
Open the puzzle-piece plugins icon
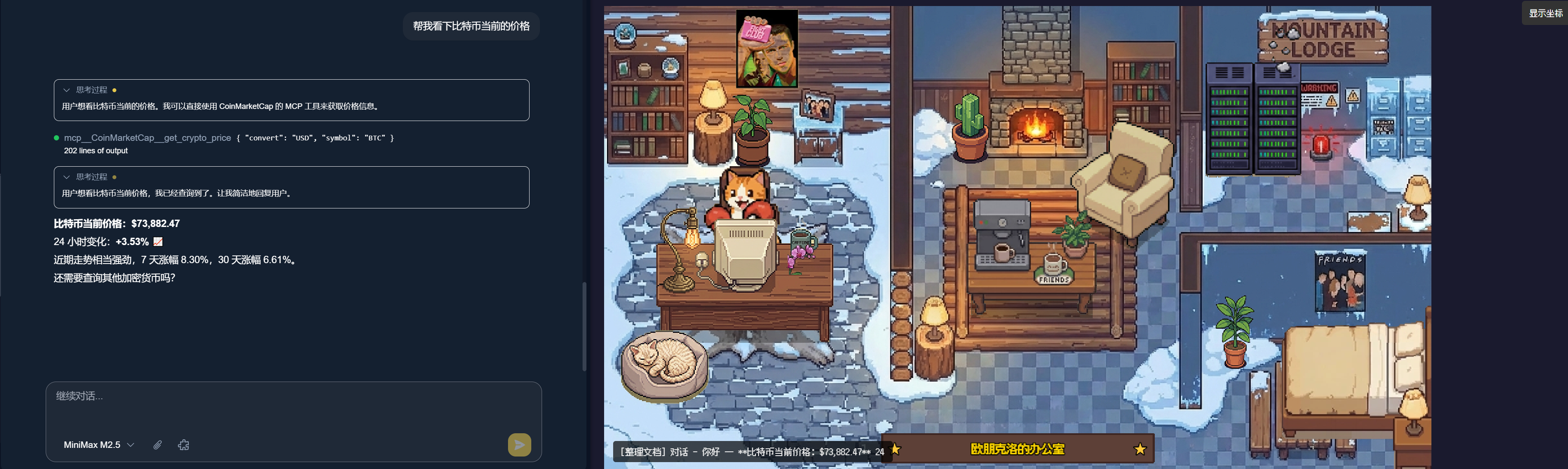tap(183, 445)
